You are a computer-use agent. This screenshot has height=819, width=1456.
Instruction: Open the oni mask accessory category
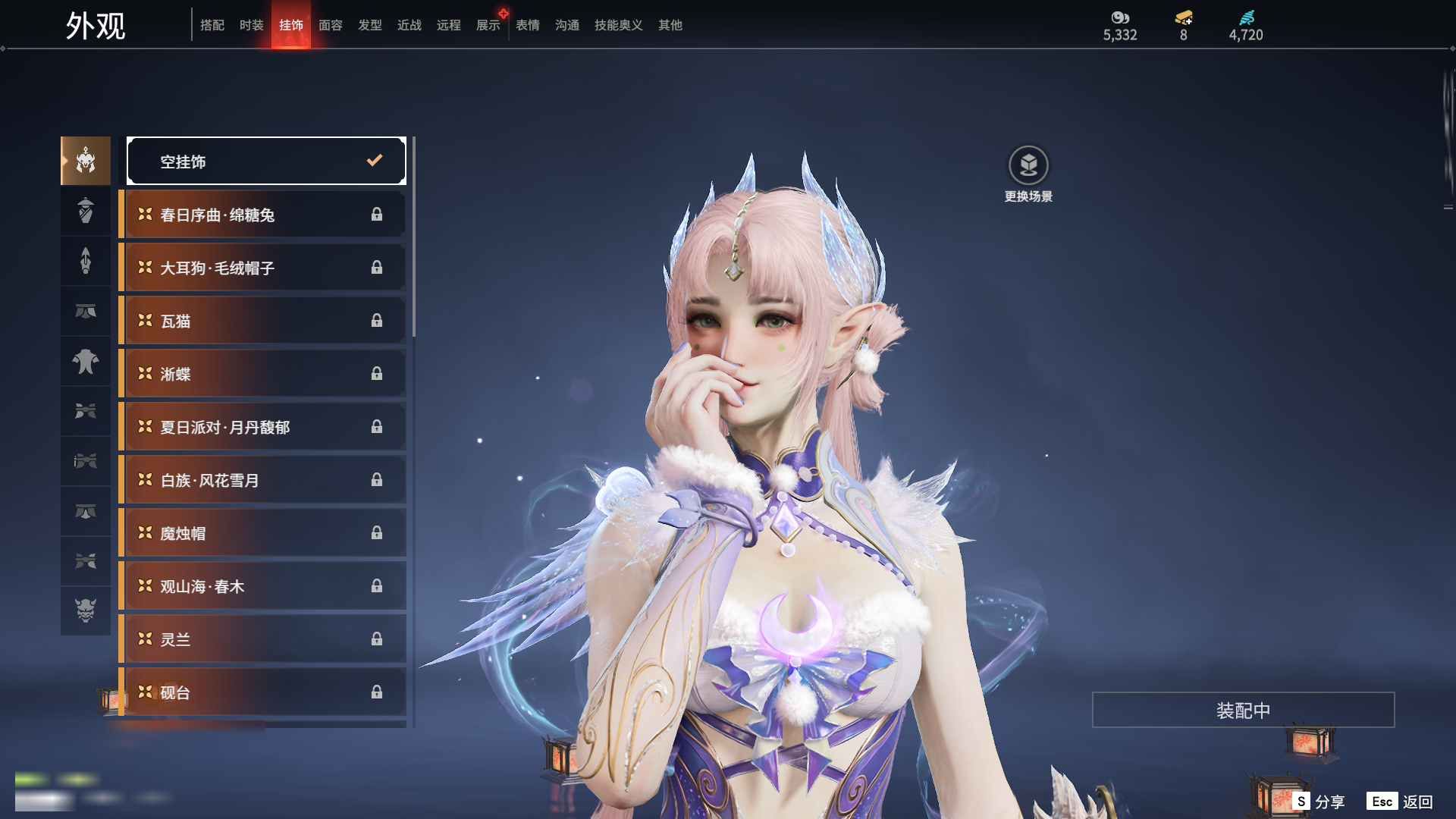click(86, 610)
